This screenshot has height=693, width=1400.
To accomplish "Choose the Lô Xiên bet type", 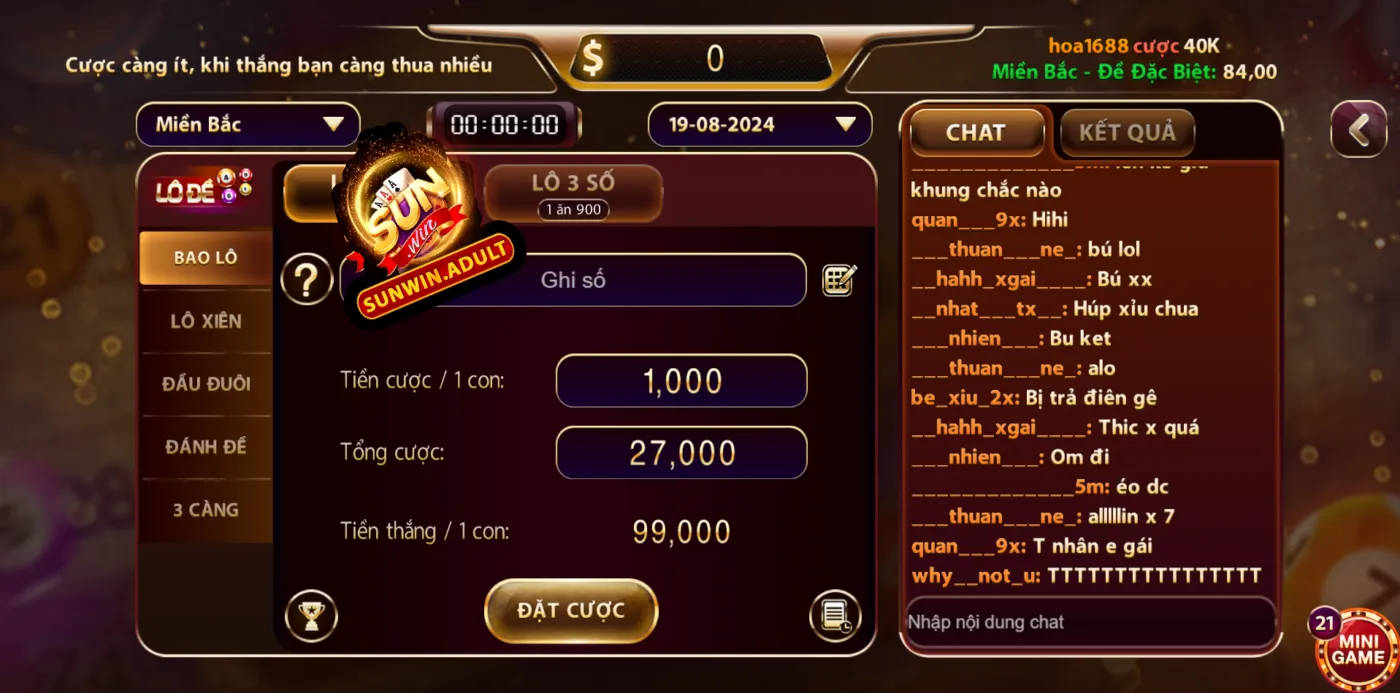I will 205,321.
